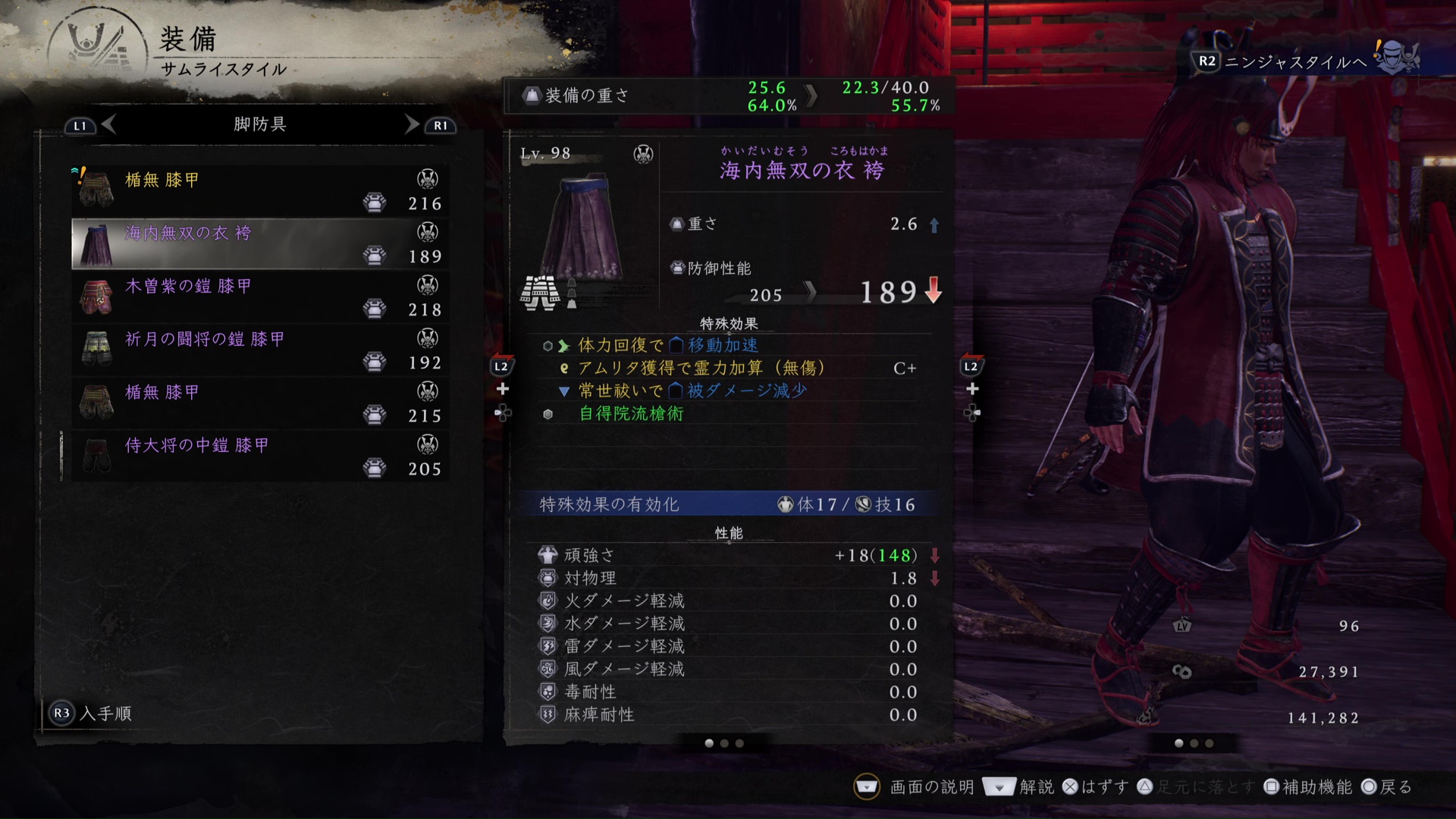Select the 楯無 膝甲 with defense 216
This screenshot has width=1456, height=819.
coord(259,190)
